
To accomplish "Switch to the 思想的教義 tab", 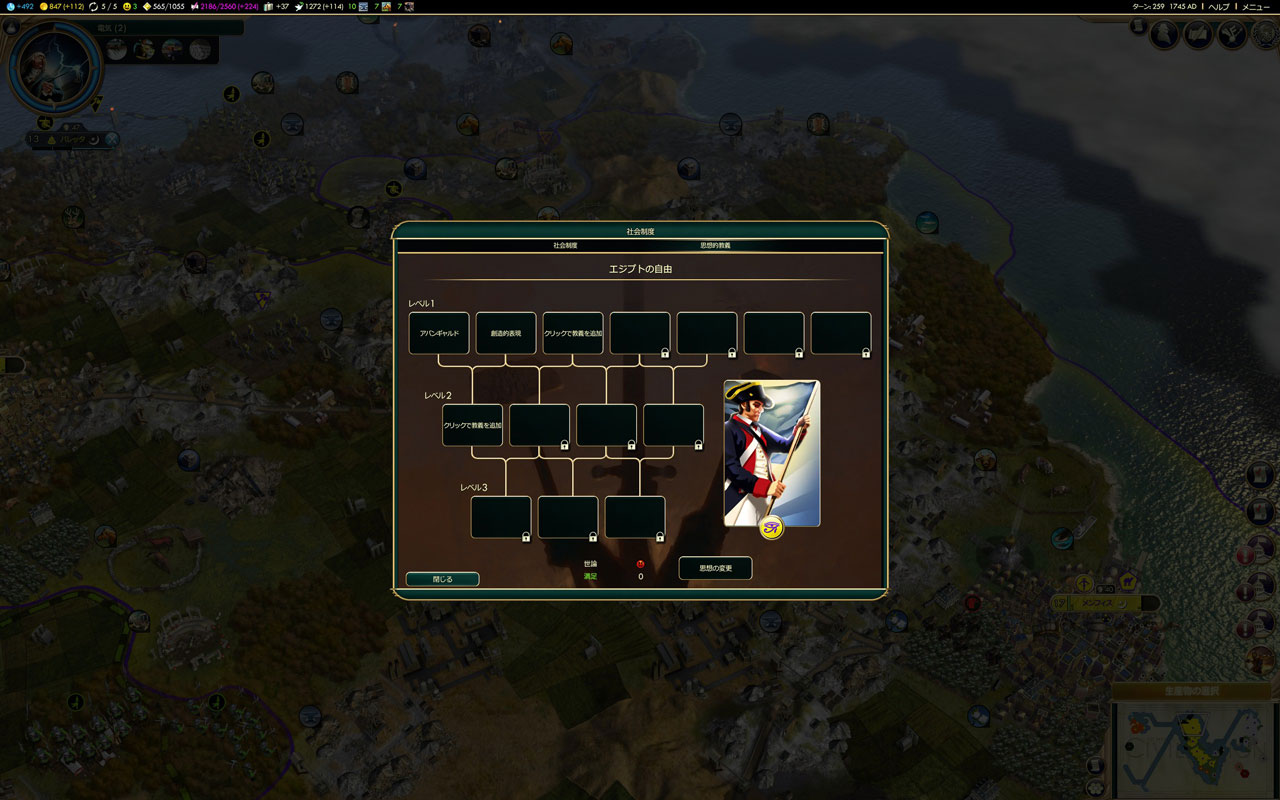I will (715, 245).
